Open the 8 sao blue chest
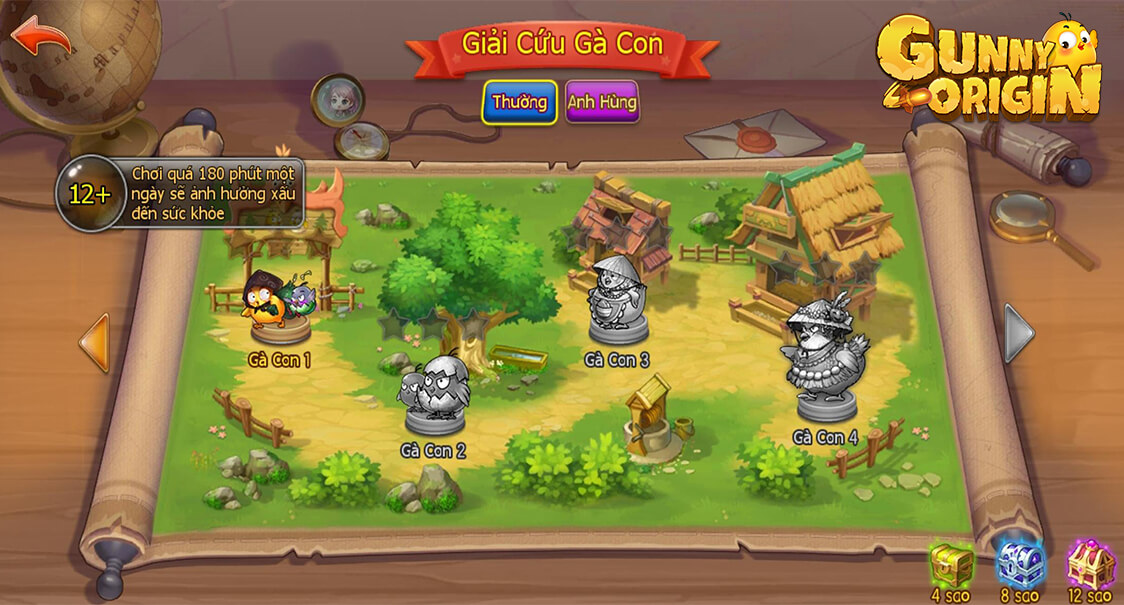1124x605 pixels. [1019, 566]
